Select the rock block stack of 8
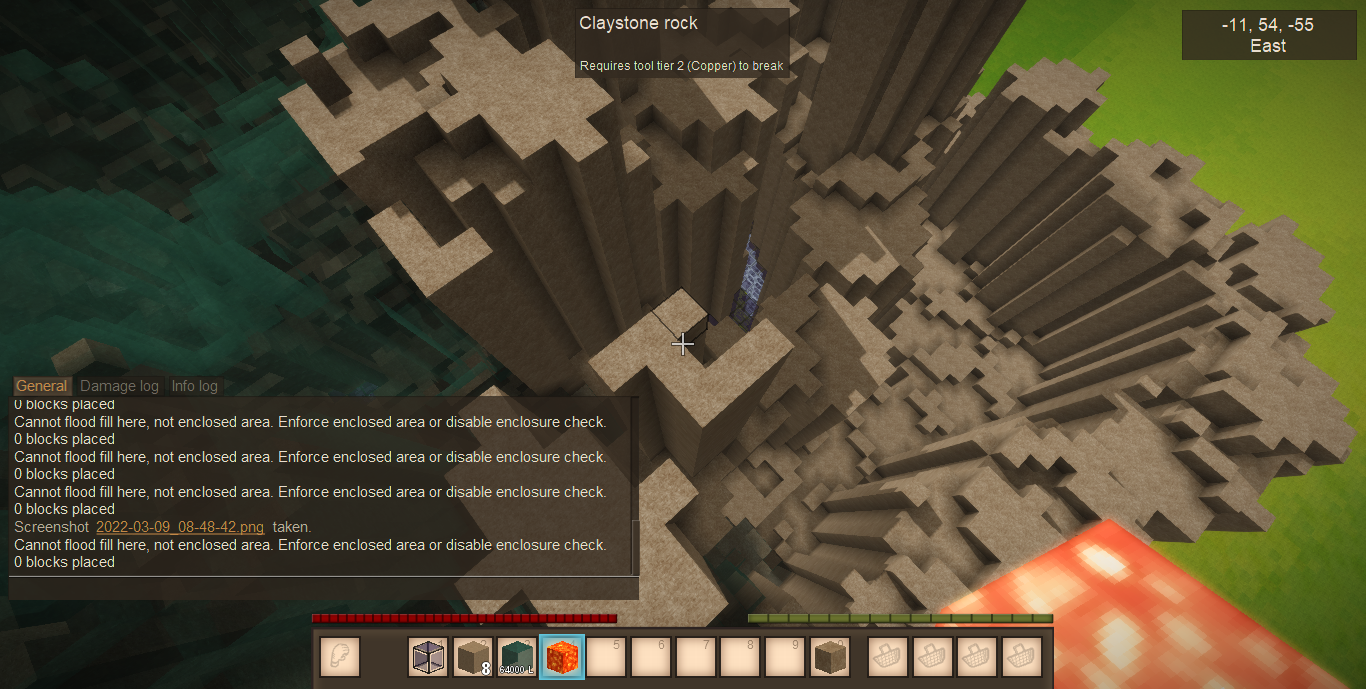Viewport: 1366px width, 689px height. (x=473, y=657)
